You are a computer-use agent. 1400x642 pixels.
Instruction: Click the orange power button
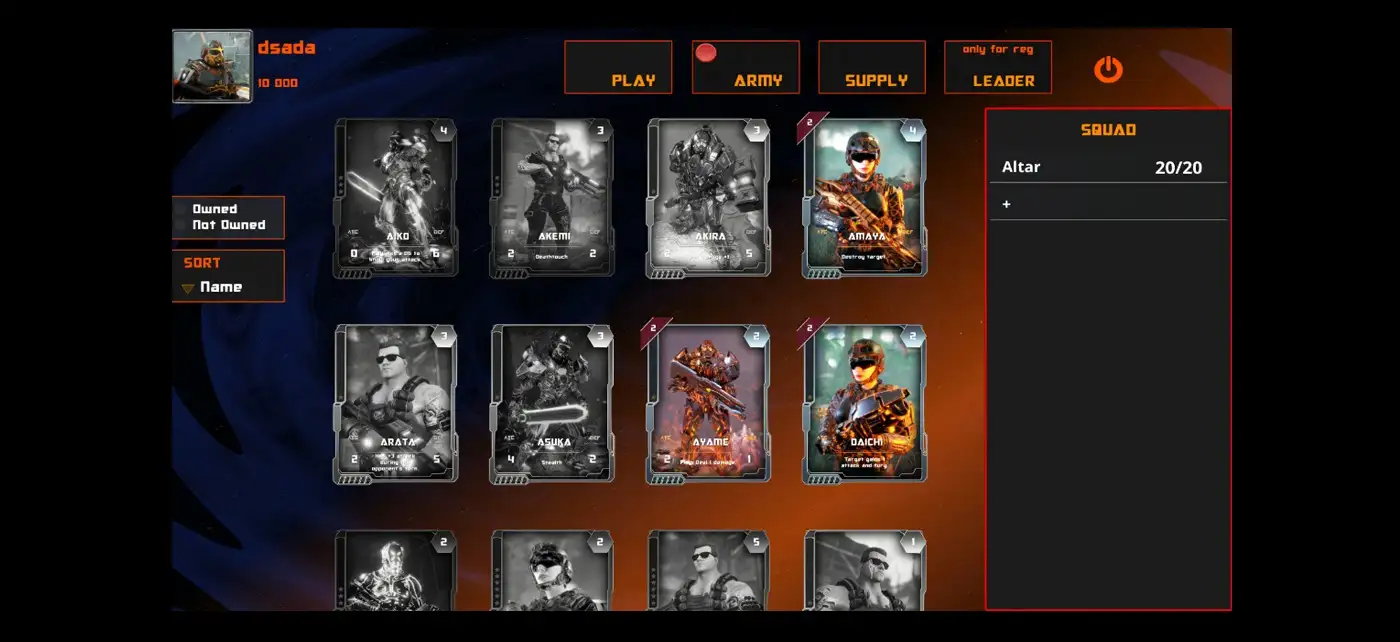click(x=1108, y=69)
